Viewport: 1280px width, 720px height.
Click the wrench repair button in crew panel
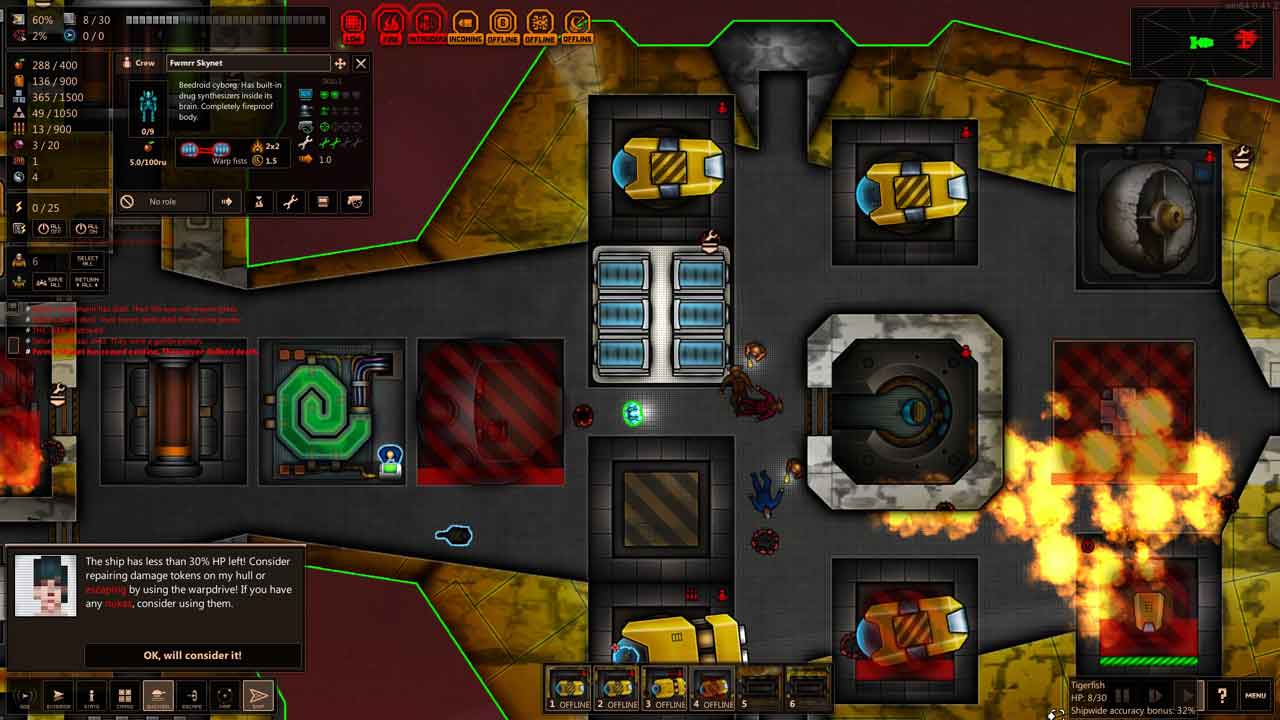point(290,202)
